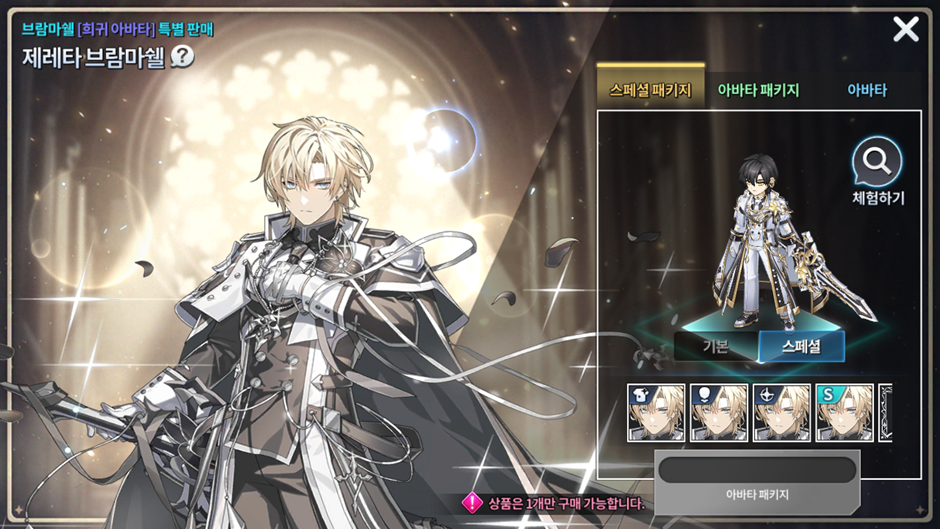Viewport: 940px width, 529px height.
Task: Show the 스페셜 preview version
Action: tap(801, 346)
